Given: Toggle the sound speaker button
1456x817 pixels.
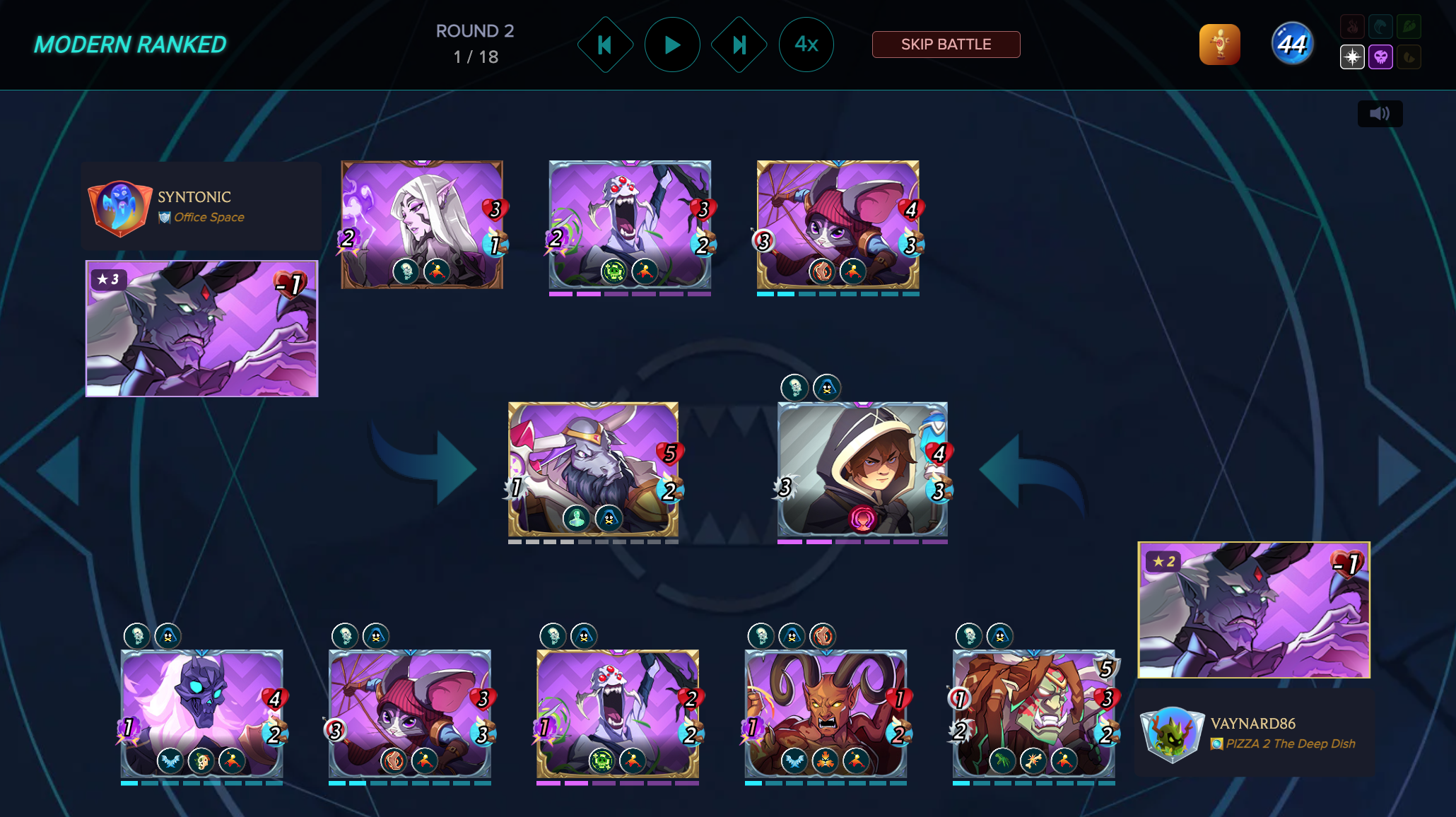Looking at the screenshot, I should point(1380,114).
